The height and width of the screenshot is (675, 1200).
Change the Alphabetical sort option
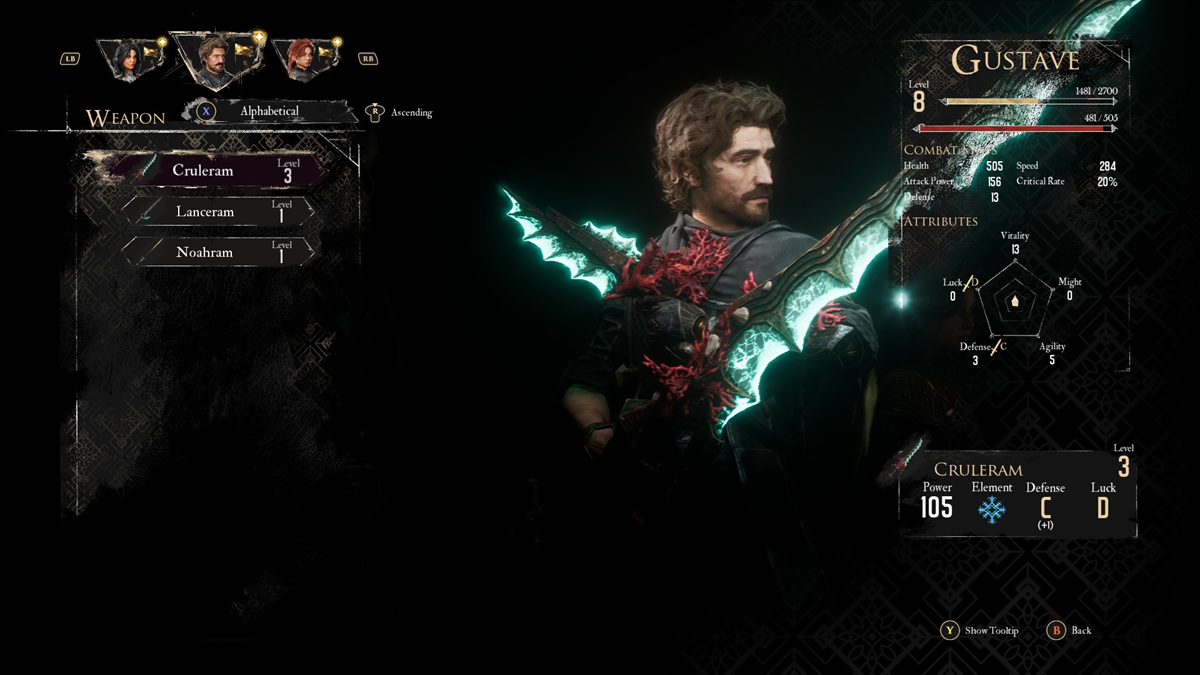[x=268, y=111]
